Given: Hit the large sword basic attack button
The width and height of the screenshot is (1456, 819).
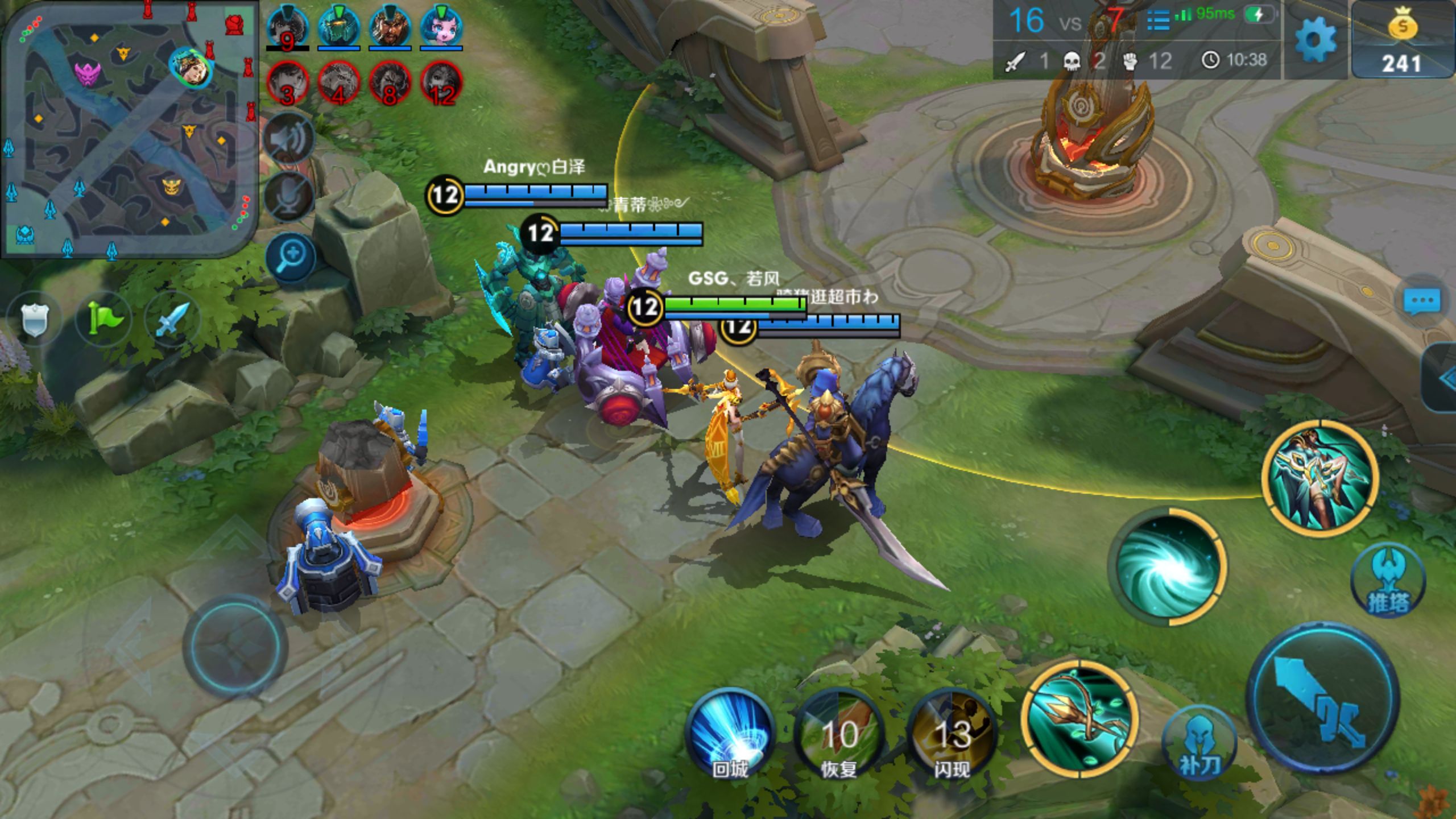Looking at the screenshot, I should pos(1322,697).
